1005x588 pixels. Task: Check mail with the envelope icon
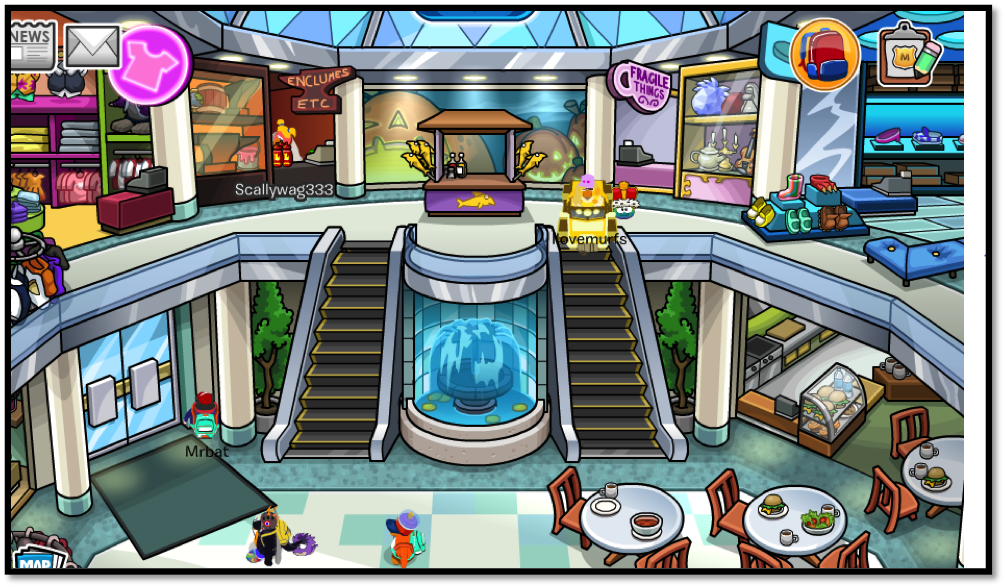click(92, 45)
